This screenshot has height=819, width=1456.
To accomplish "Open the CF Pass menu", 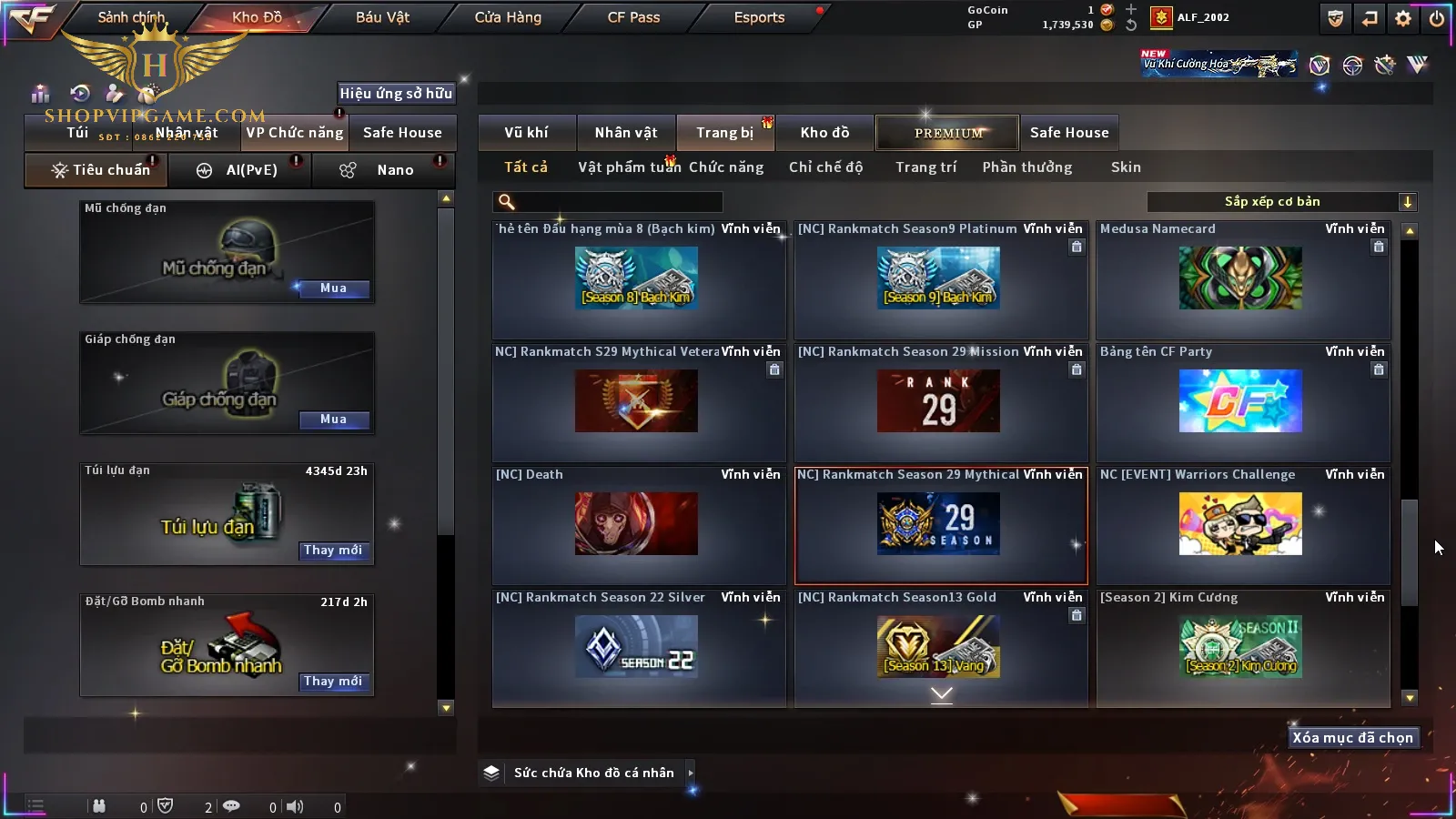I will [633, 17].
